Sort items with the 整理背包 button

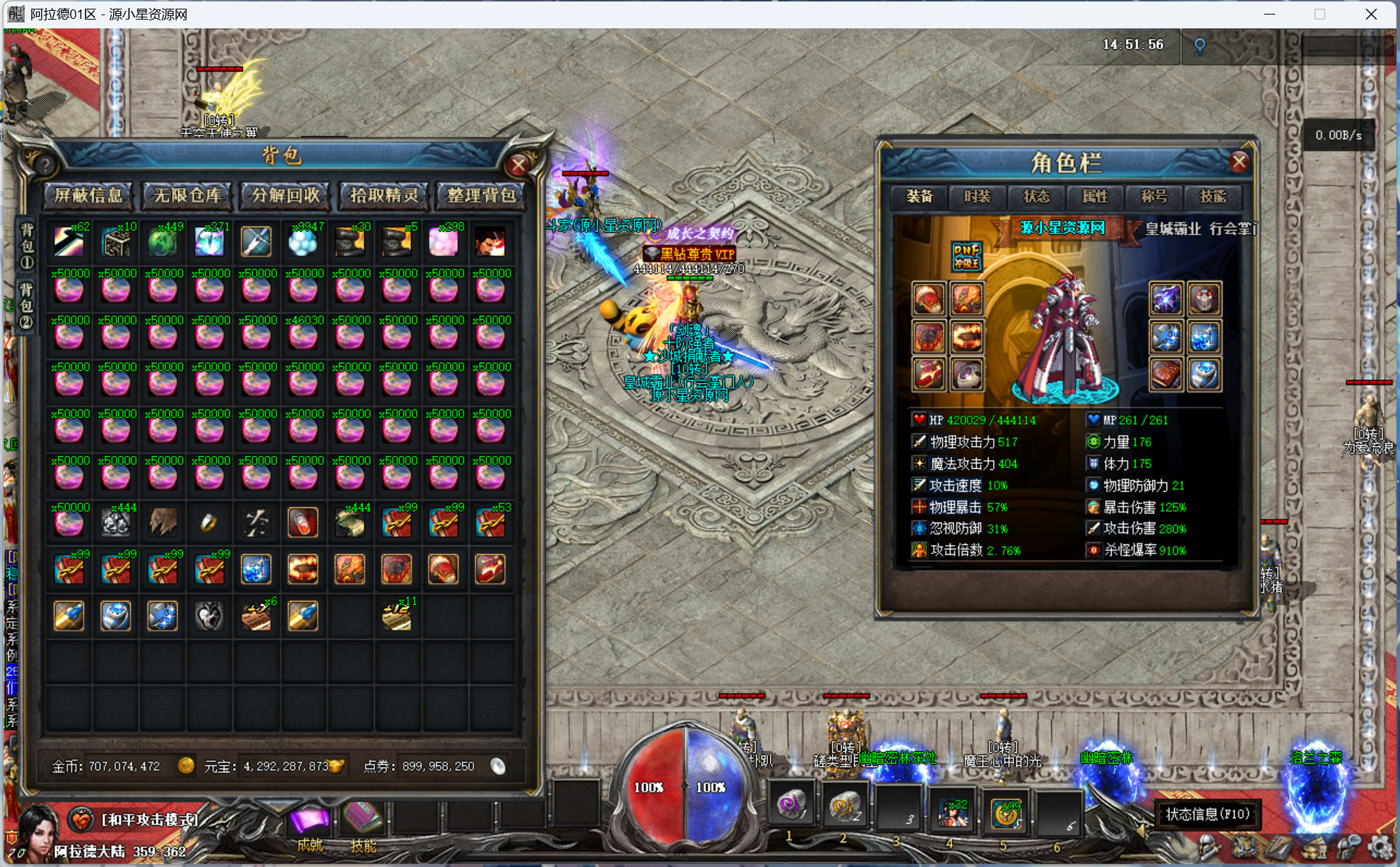(481, 195)
